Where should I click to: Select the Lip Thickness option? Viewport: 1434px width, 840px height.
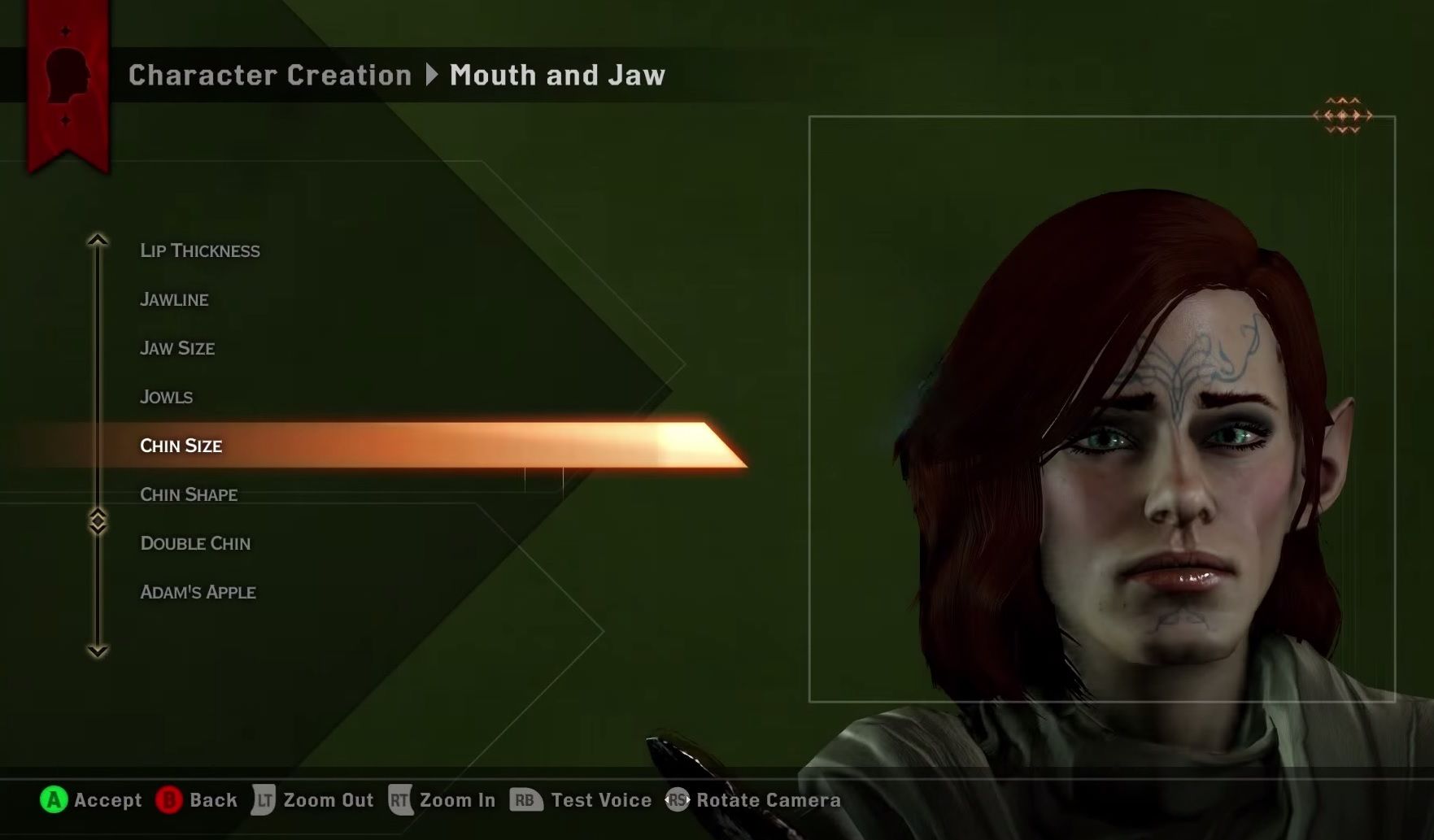[x=199, y=250]
